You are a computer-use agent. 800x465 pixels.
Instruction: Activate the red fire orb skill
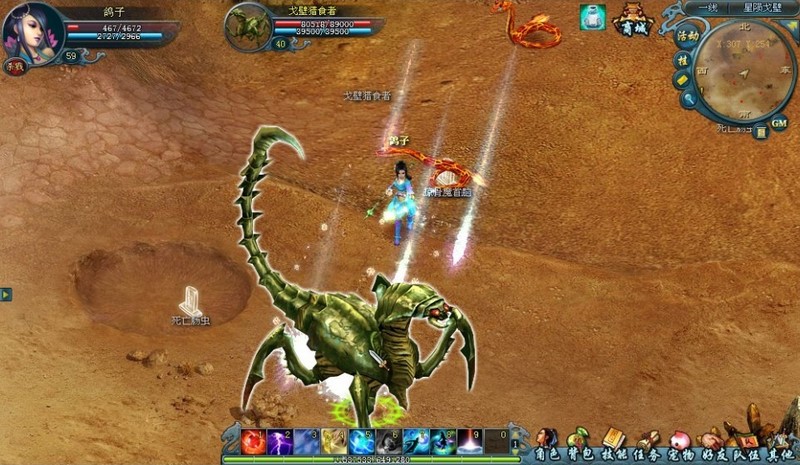[253, 440]
